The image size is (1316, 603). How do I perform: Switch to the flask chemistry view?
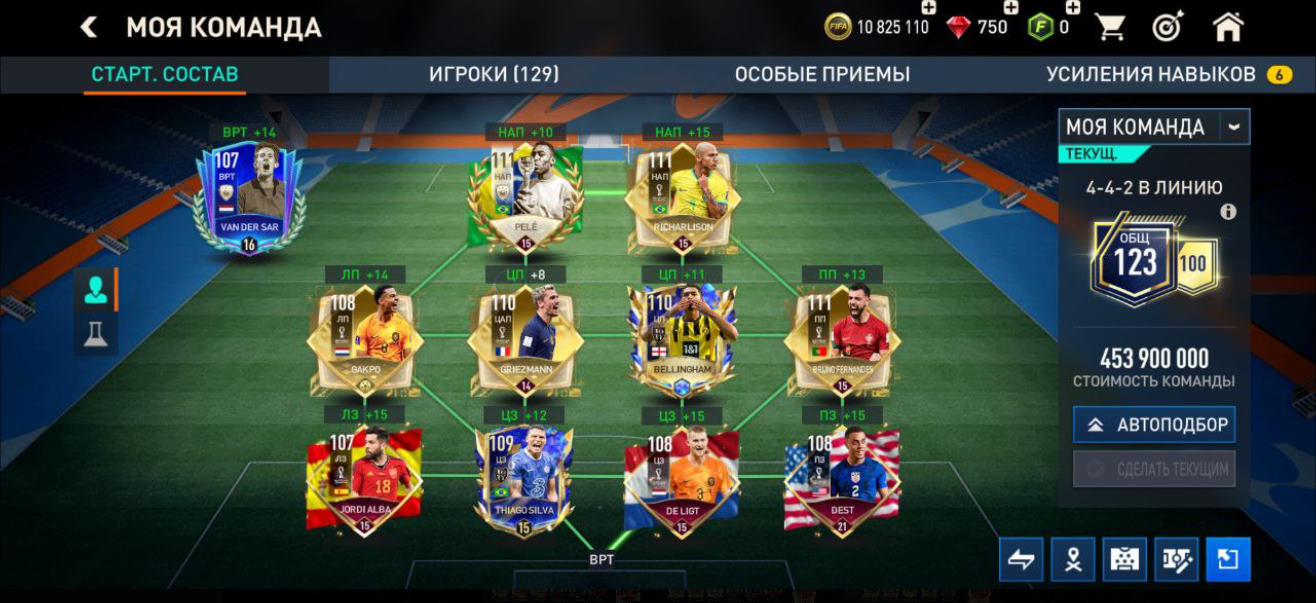point(96,335)
